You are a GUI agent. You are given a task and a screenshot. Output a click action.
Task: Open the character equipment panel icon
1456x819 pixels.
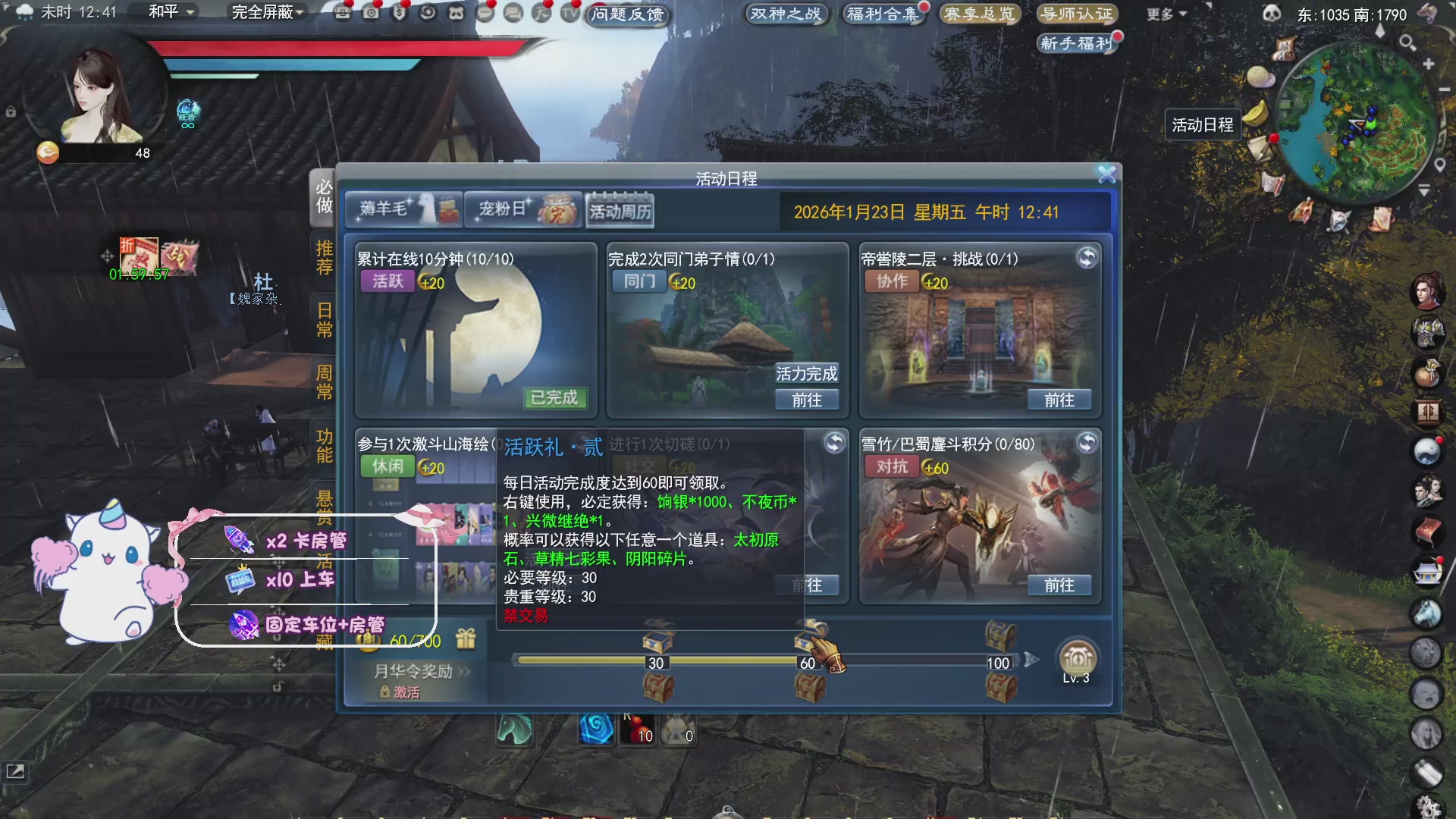click(1427, 331)
